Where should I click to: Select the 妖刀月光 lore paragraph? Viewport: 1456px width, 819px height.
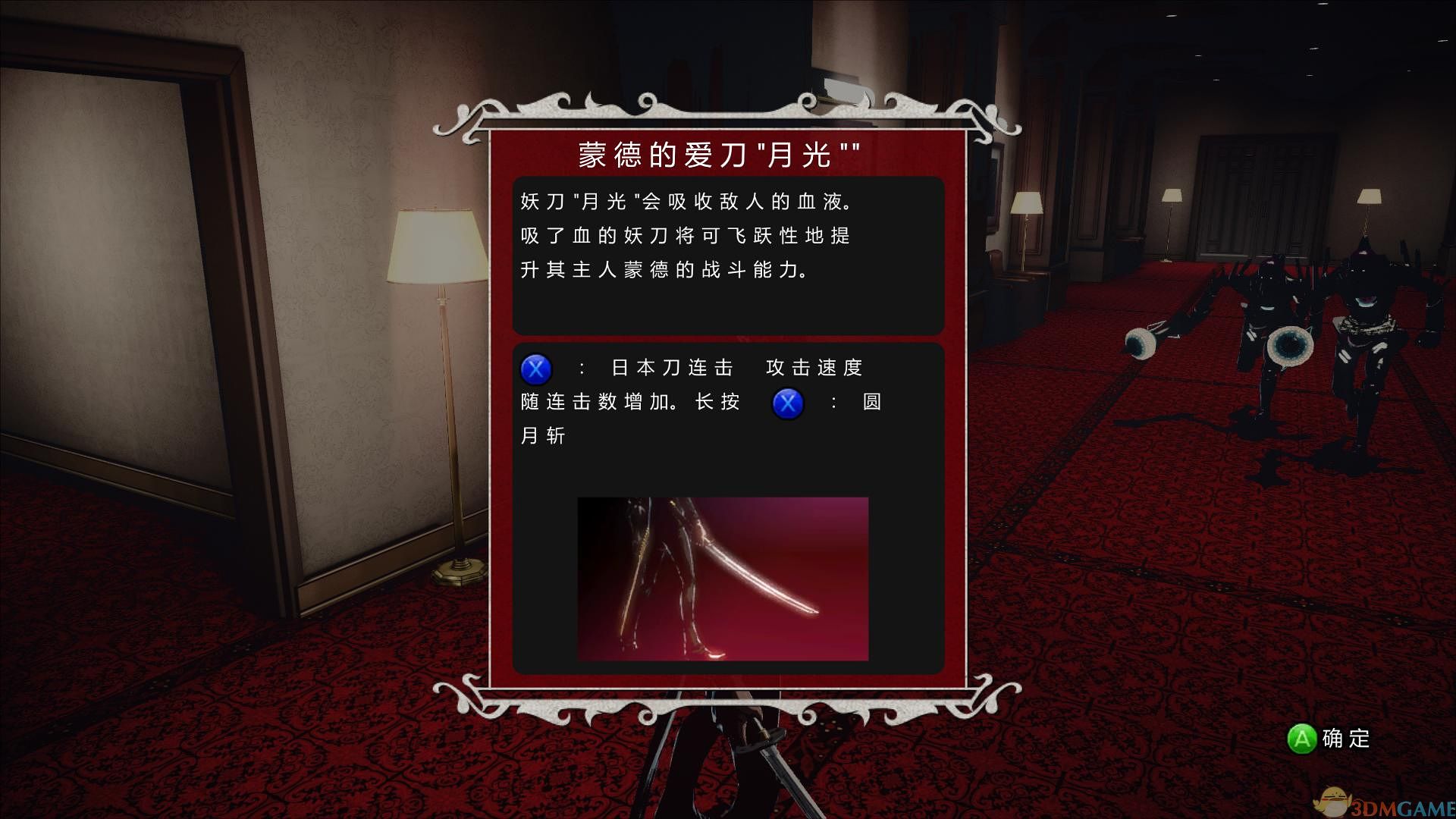click(682, 235)
